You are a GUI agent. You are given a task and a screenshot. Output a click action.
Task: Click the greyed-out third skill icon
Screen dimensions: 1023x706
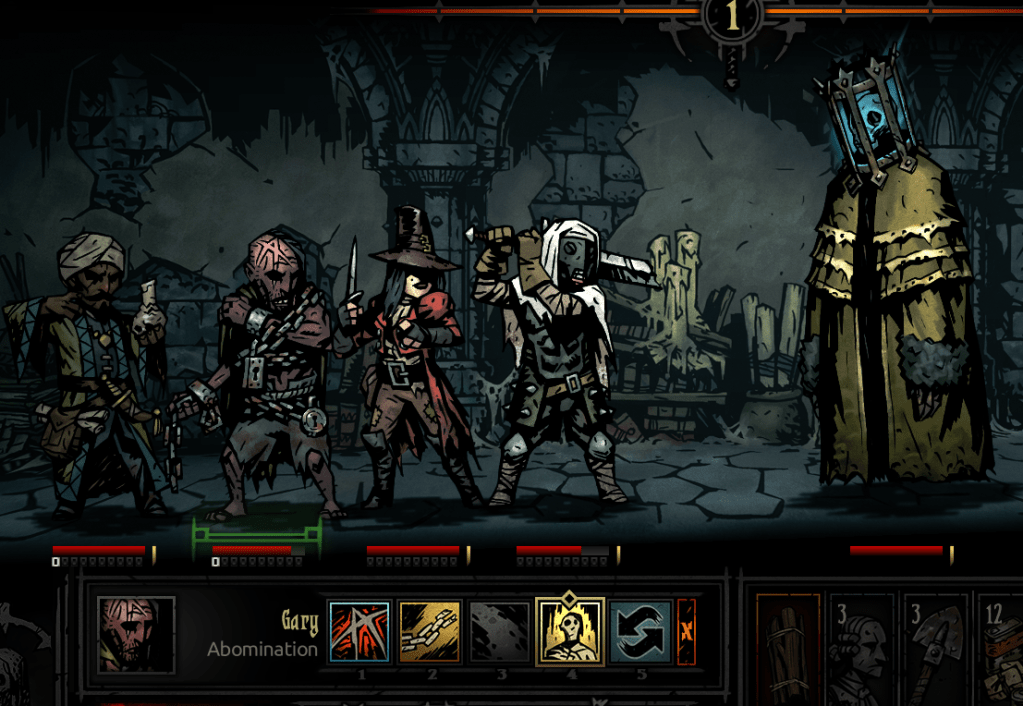coord(500,632)
